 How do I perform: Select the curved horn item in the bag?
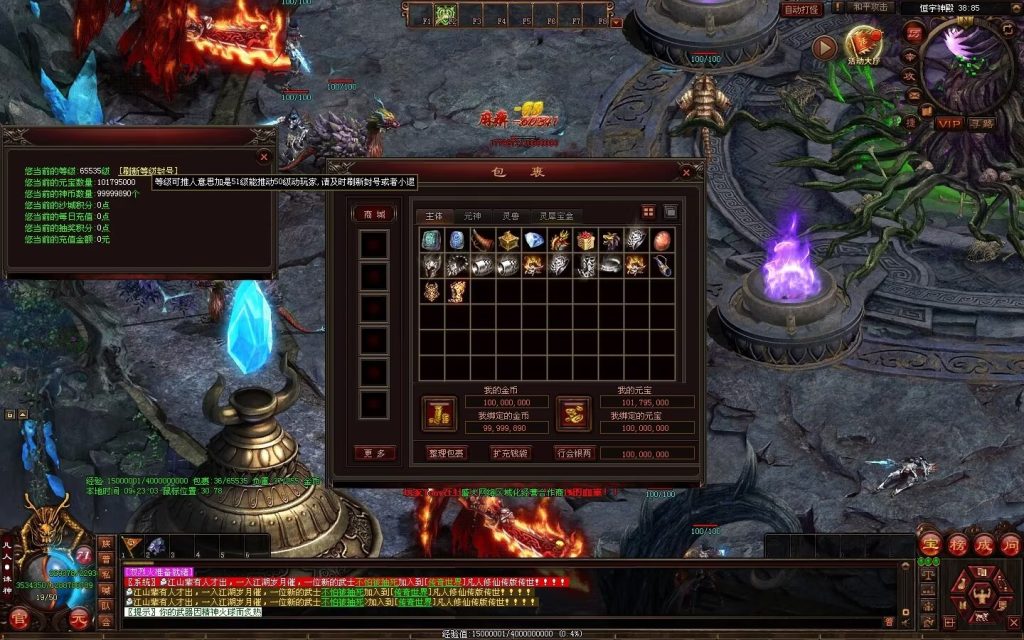(x=482, y=240)
